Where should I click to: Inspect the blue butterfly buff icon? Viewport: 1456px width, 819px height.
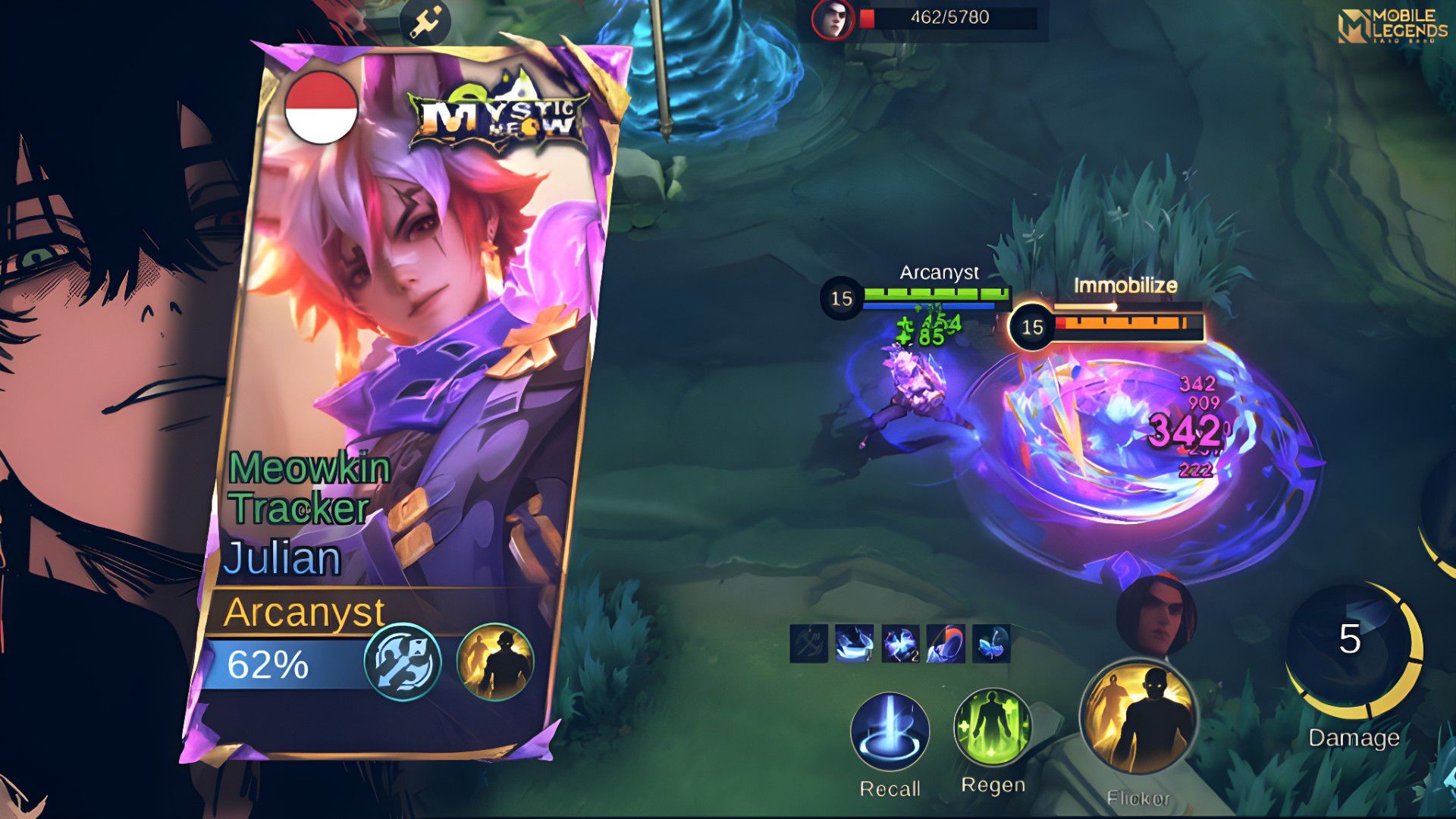pos(991,644)
